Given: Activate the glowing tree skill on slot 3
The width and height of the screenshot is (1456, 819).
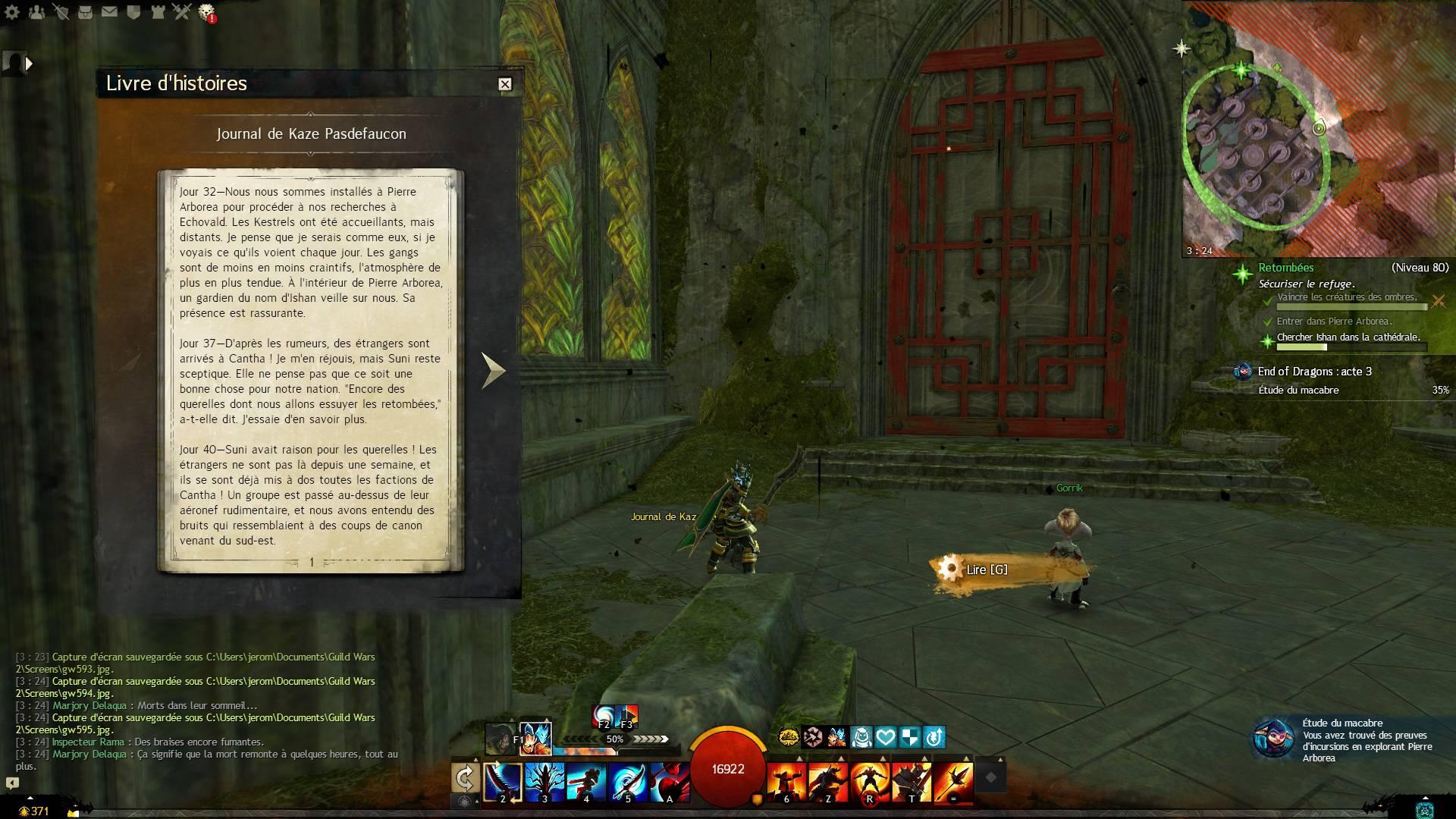Looking at the screenshot, I should 544,780.
